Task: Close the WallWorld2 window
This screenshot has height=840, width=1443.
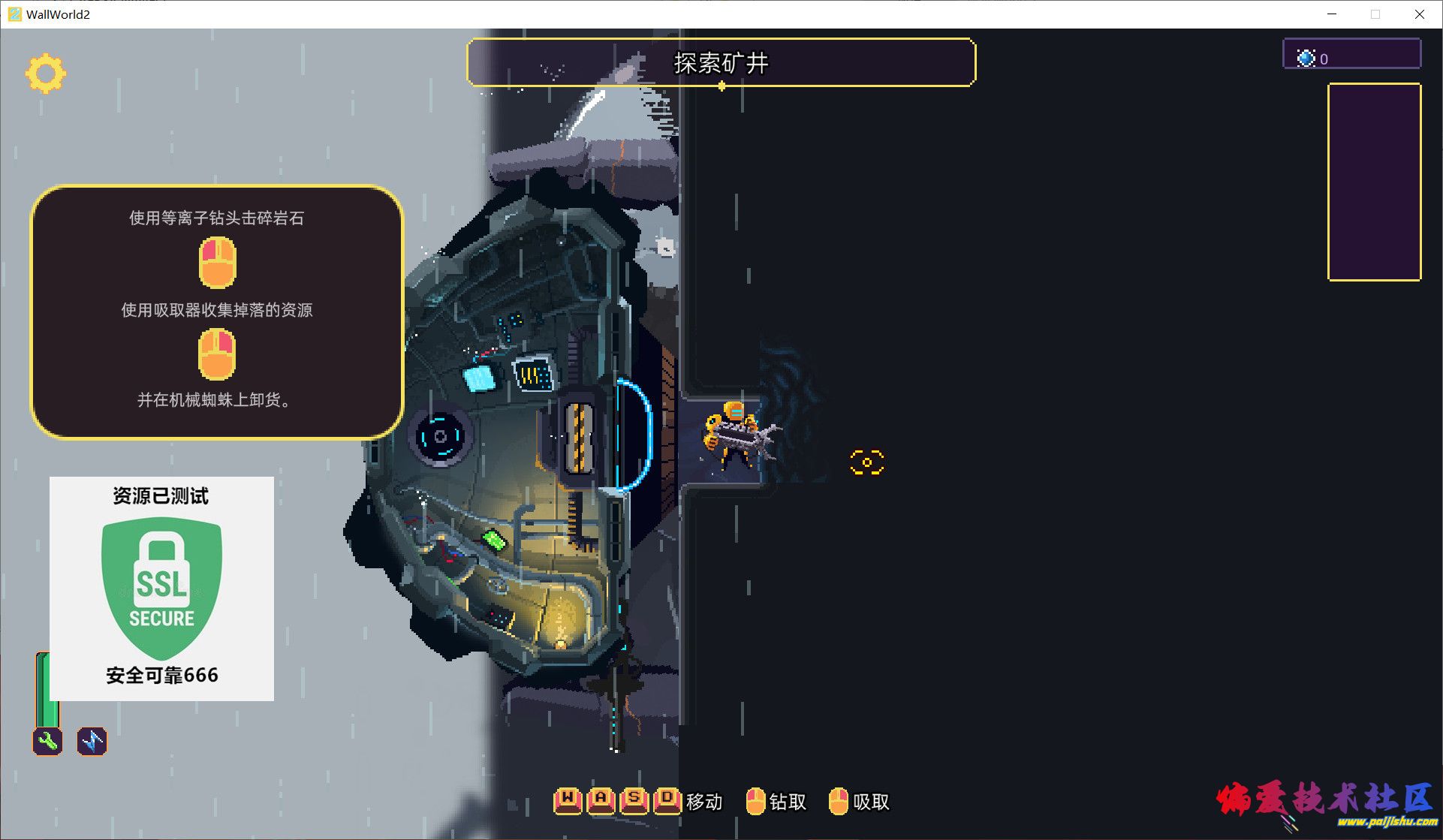Action: [x=1419, y=14]
